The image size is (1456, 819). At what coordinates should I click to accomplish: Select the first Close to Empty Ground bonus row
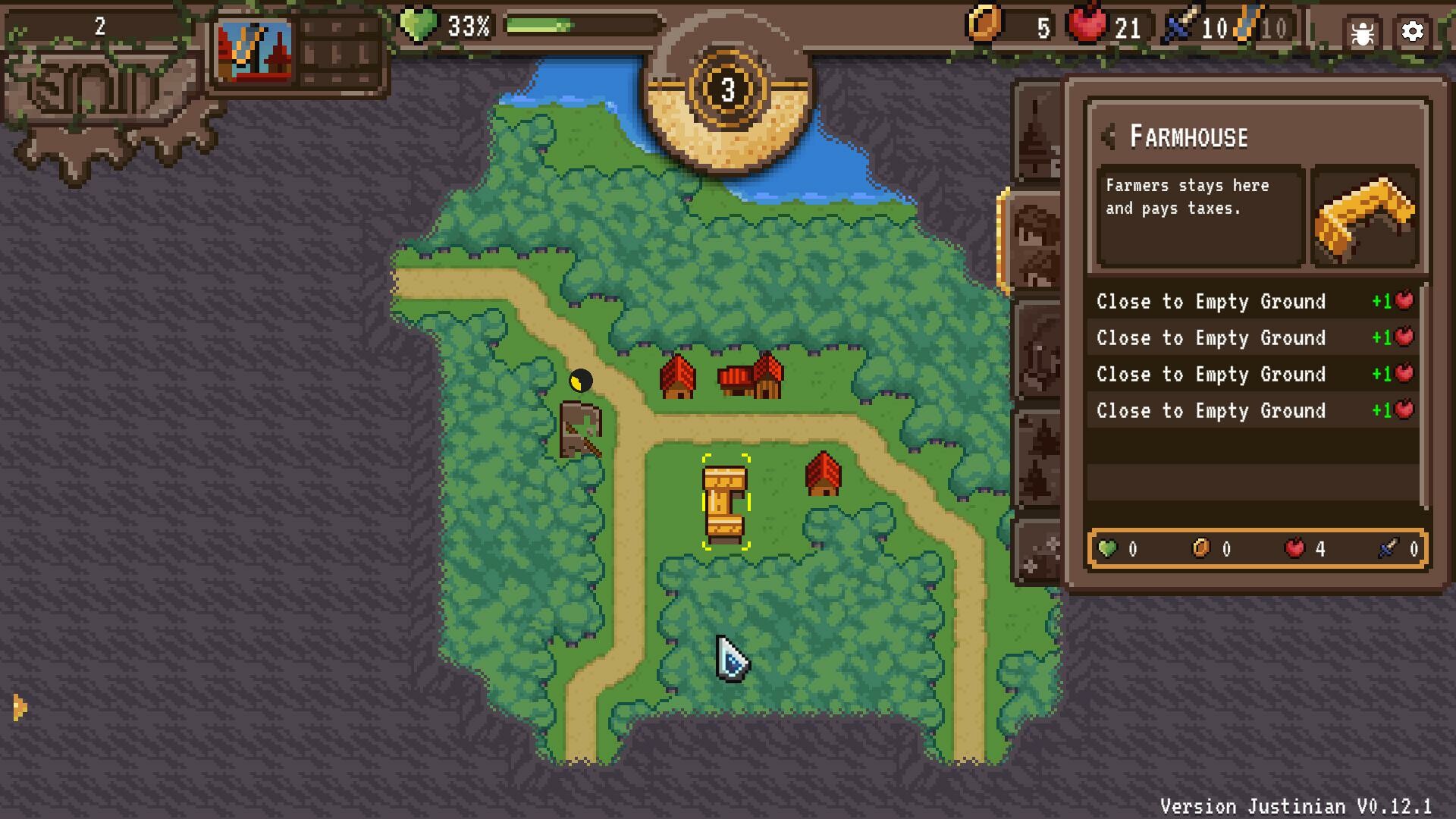click(1250, 301)
